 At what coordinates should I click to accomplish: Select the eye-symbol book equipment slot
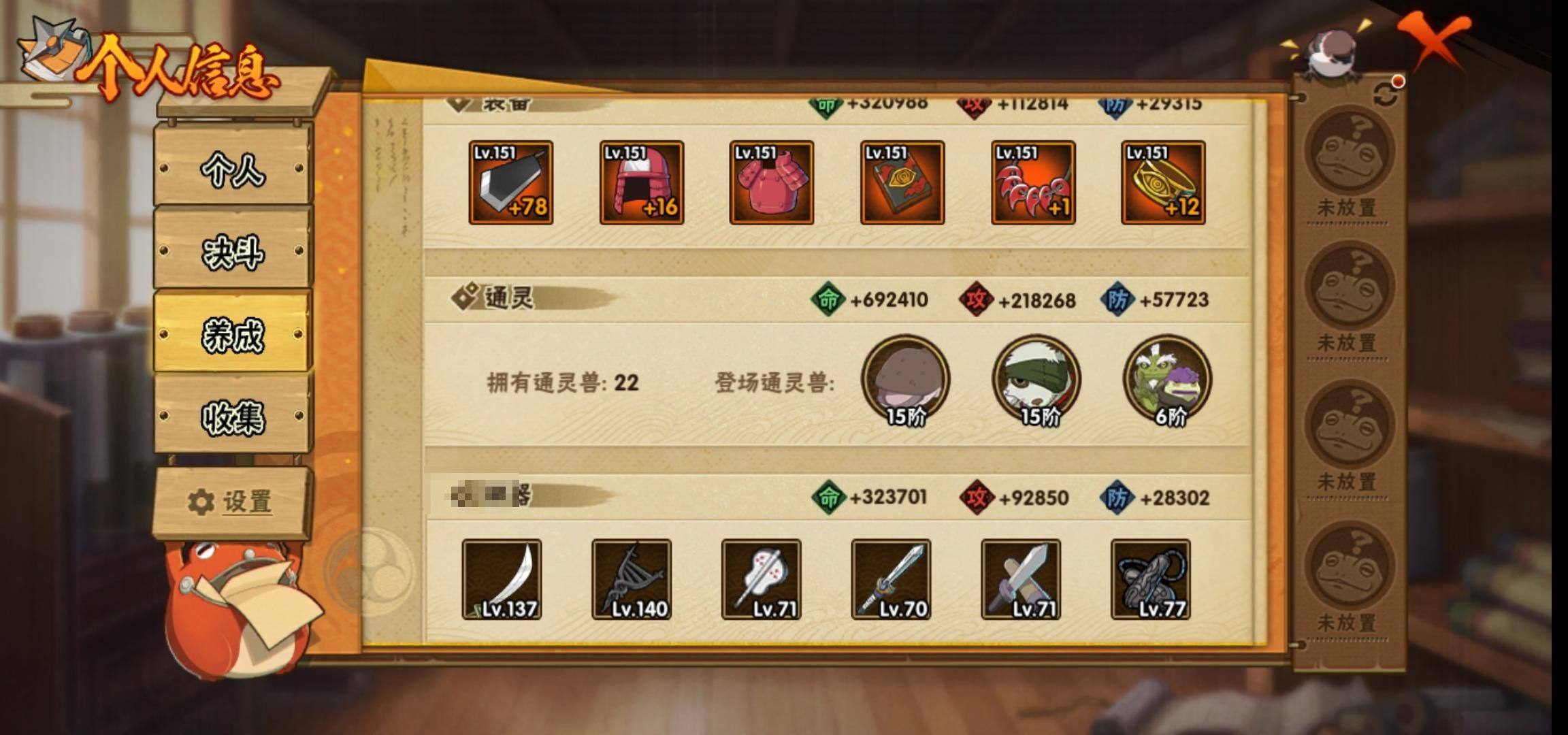coord(902,182)
